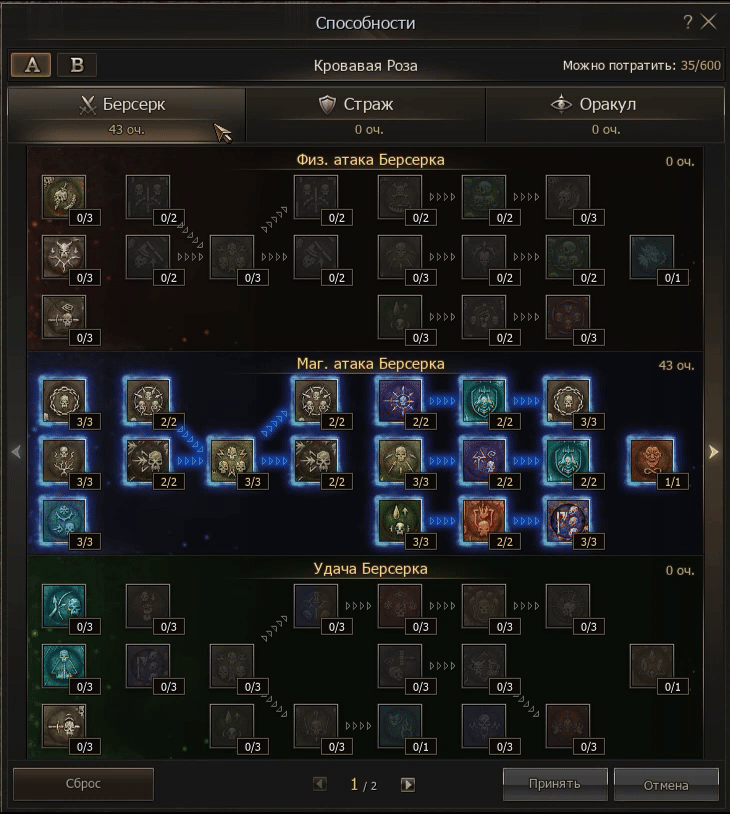Switch to the Оракул tab
The image size is (730, 814).
pyautogui.click(x=604, y=114)
